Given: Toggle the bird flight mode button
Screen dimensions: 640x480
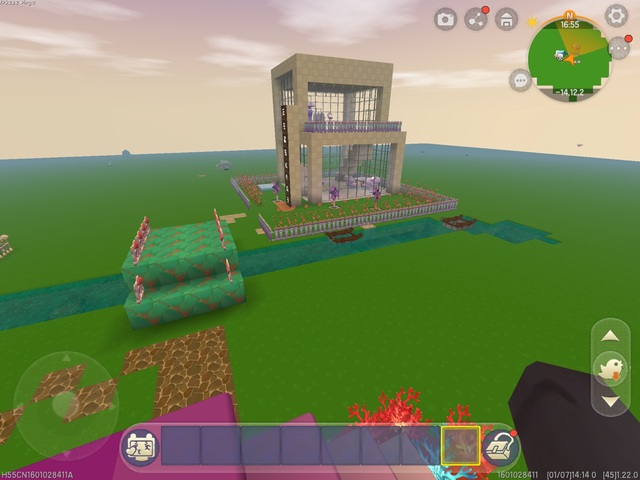Looking at the screenshot, I should (x=609, y=369).
